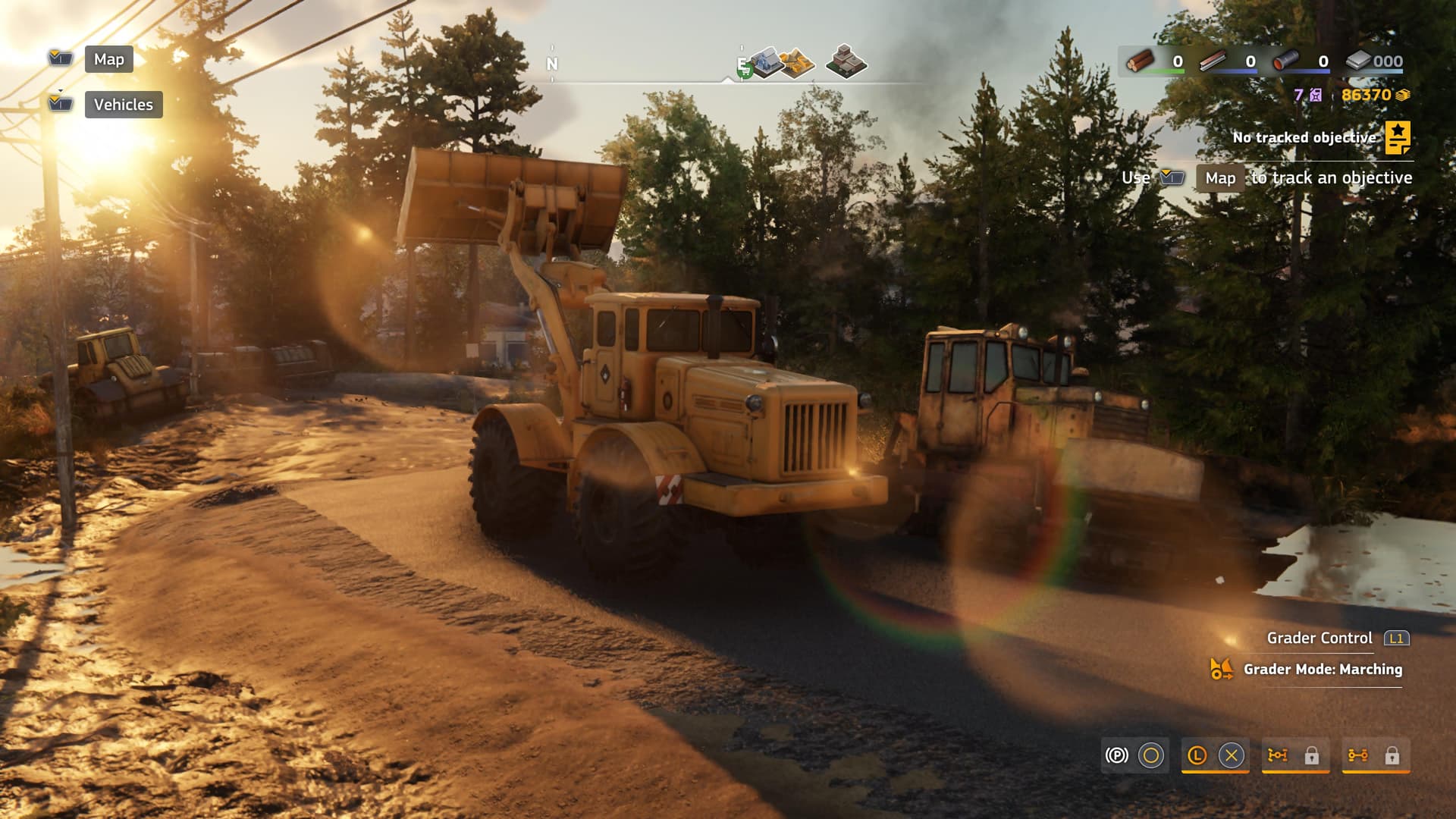Toggle the low gear L indicator
The height and width of the screenshot is (819, 1456).
coord(1197,755)
